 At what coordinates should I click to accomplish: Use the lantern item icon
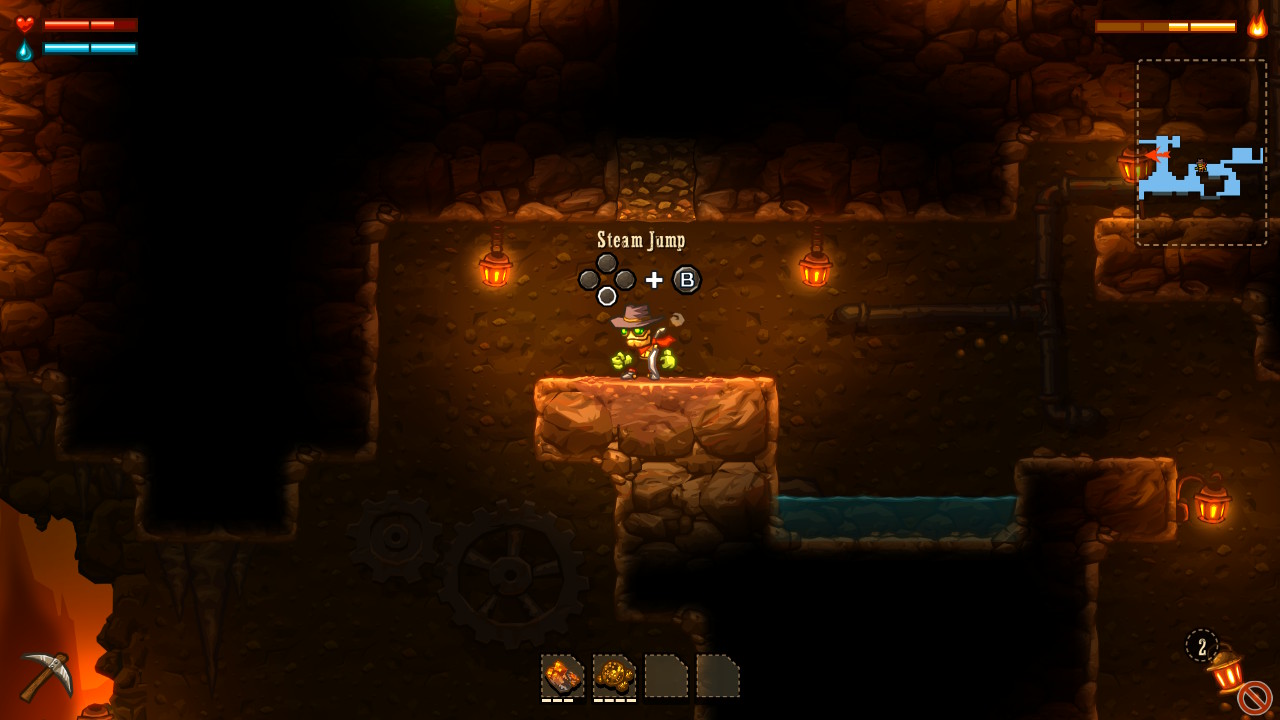[x=1226, y=670]
